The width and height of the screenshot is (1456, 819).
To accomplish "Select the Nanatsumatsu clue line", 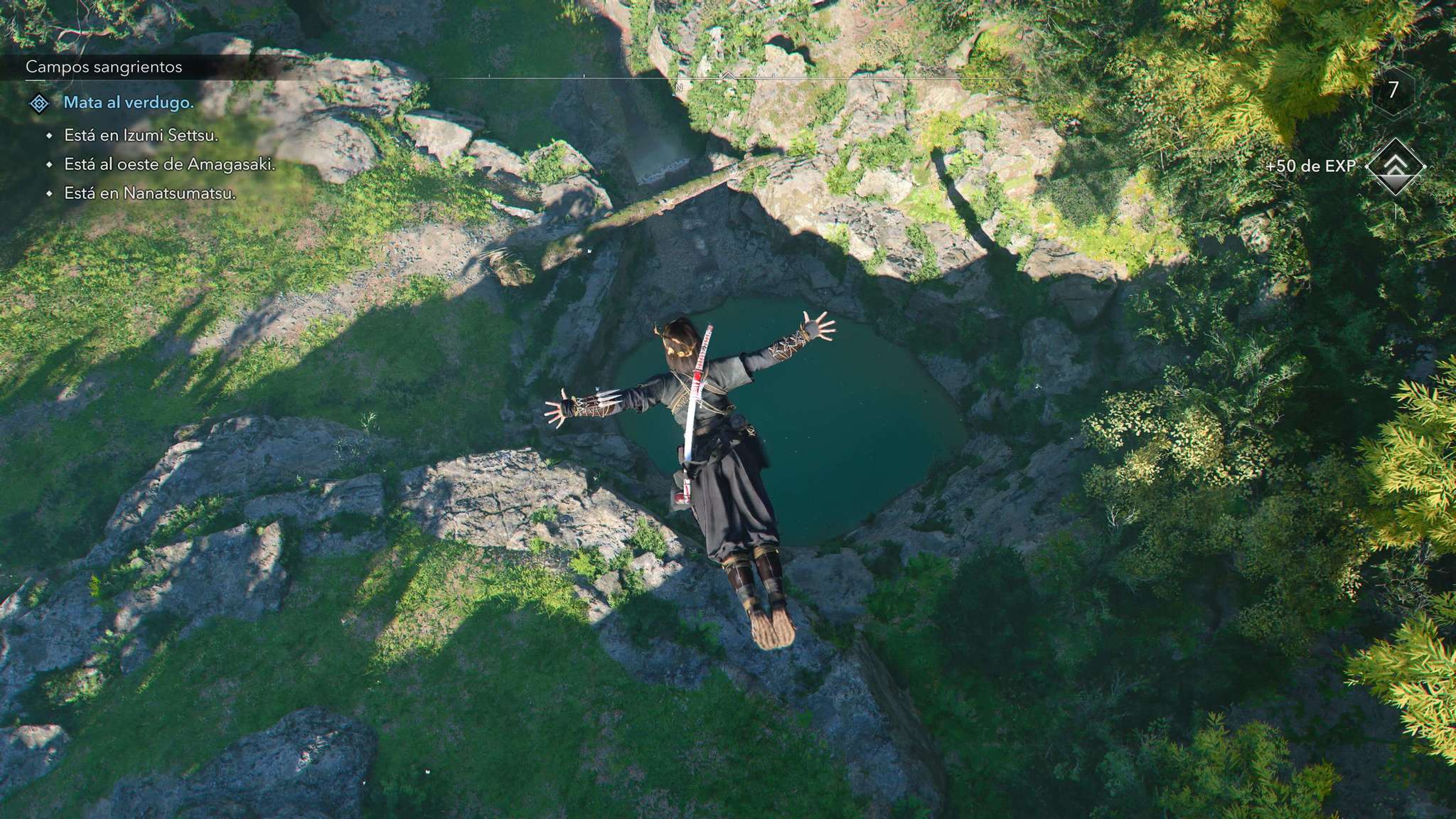I will [x=150, y=193].
